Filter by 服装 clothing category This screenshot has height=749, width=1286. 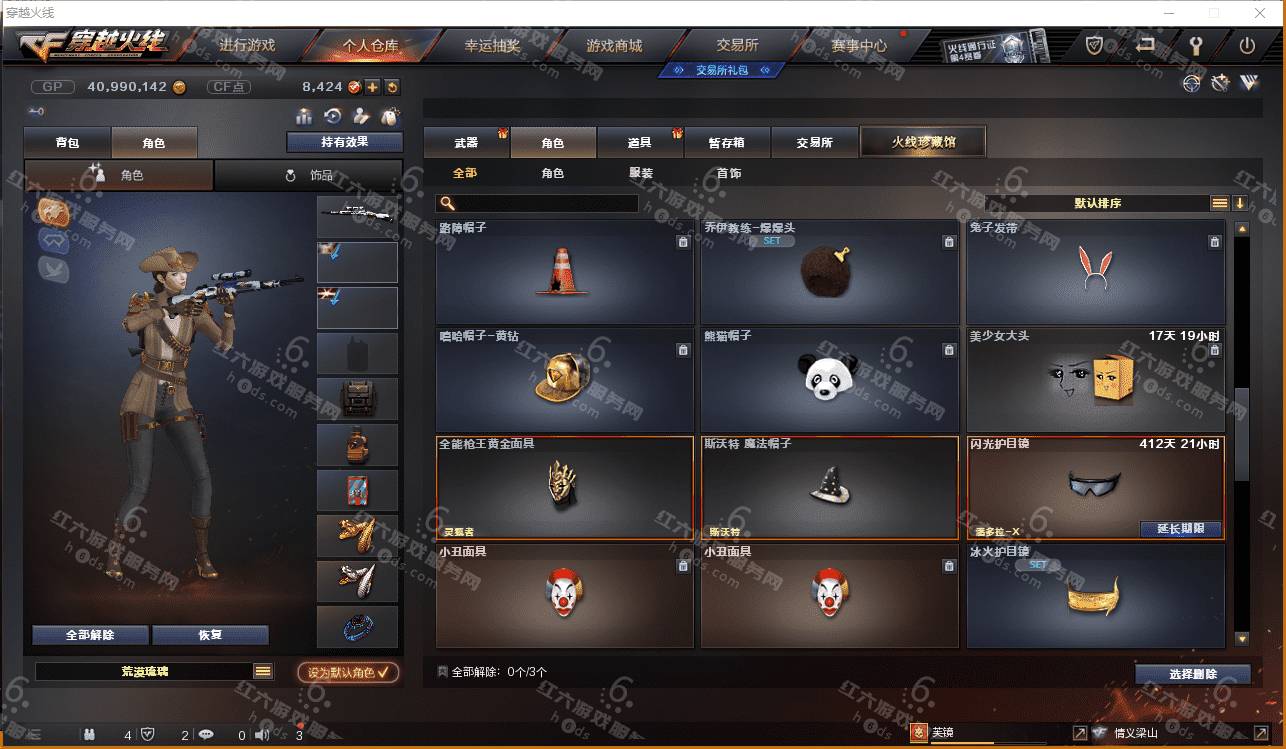pyautogui.click(x=641, y=173)
